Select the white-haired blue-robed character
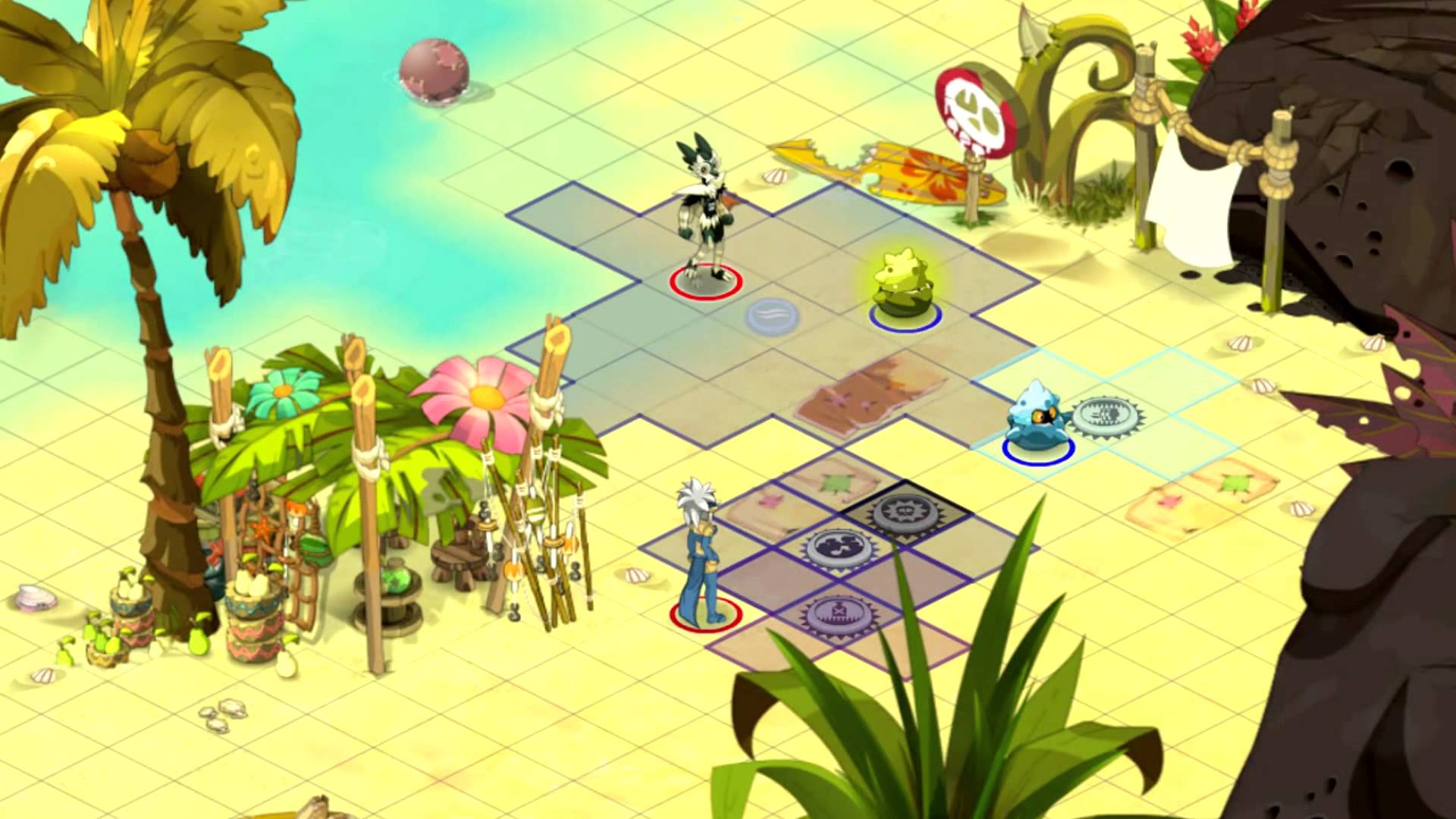This screenshot has height=819, width=1456. pyautogui.click(x=702, y=557)
